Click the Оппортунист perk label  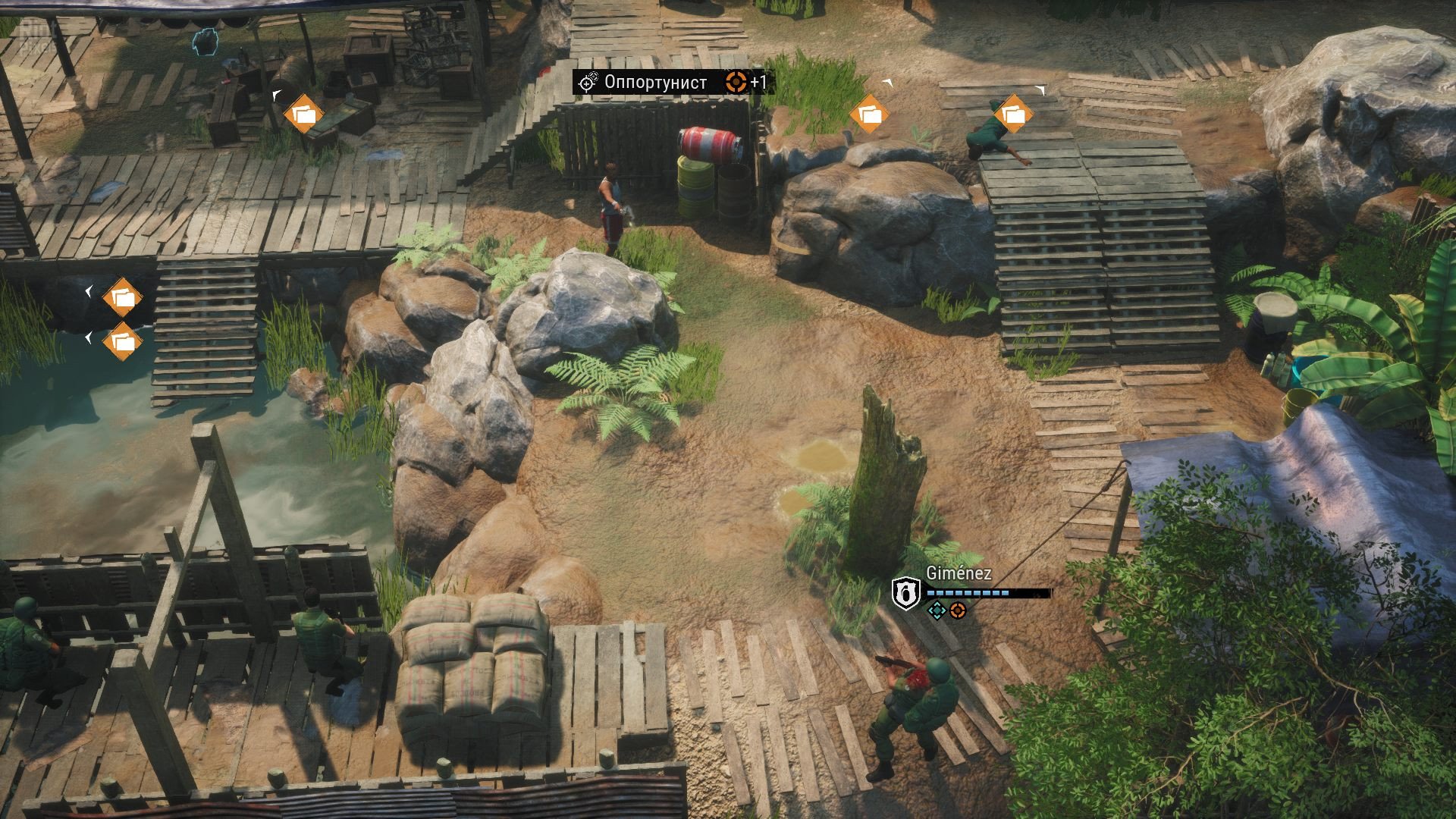pyautogui.click(x=655, y=82)
